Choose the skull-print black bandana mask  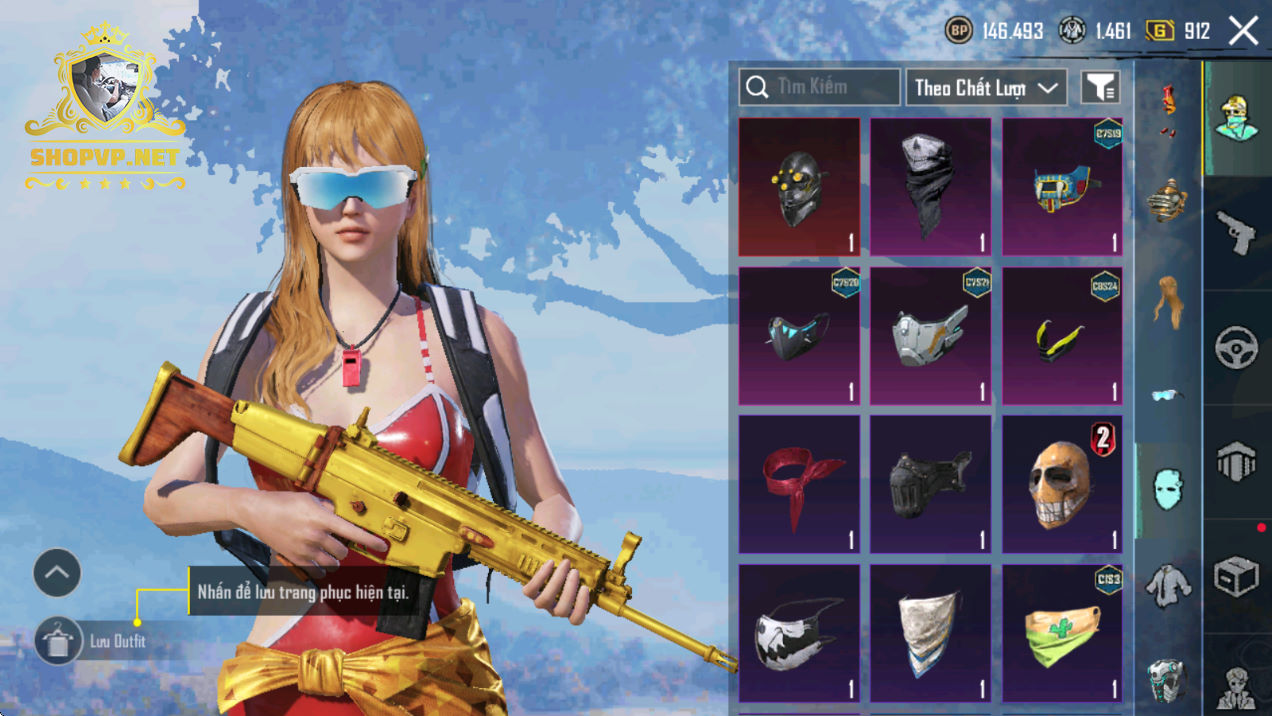coord(930,187)
